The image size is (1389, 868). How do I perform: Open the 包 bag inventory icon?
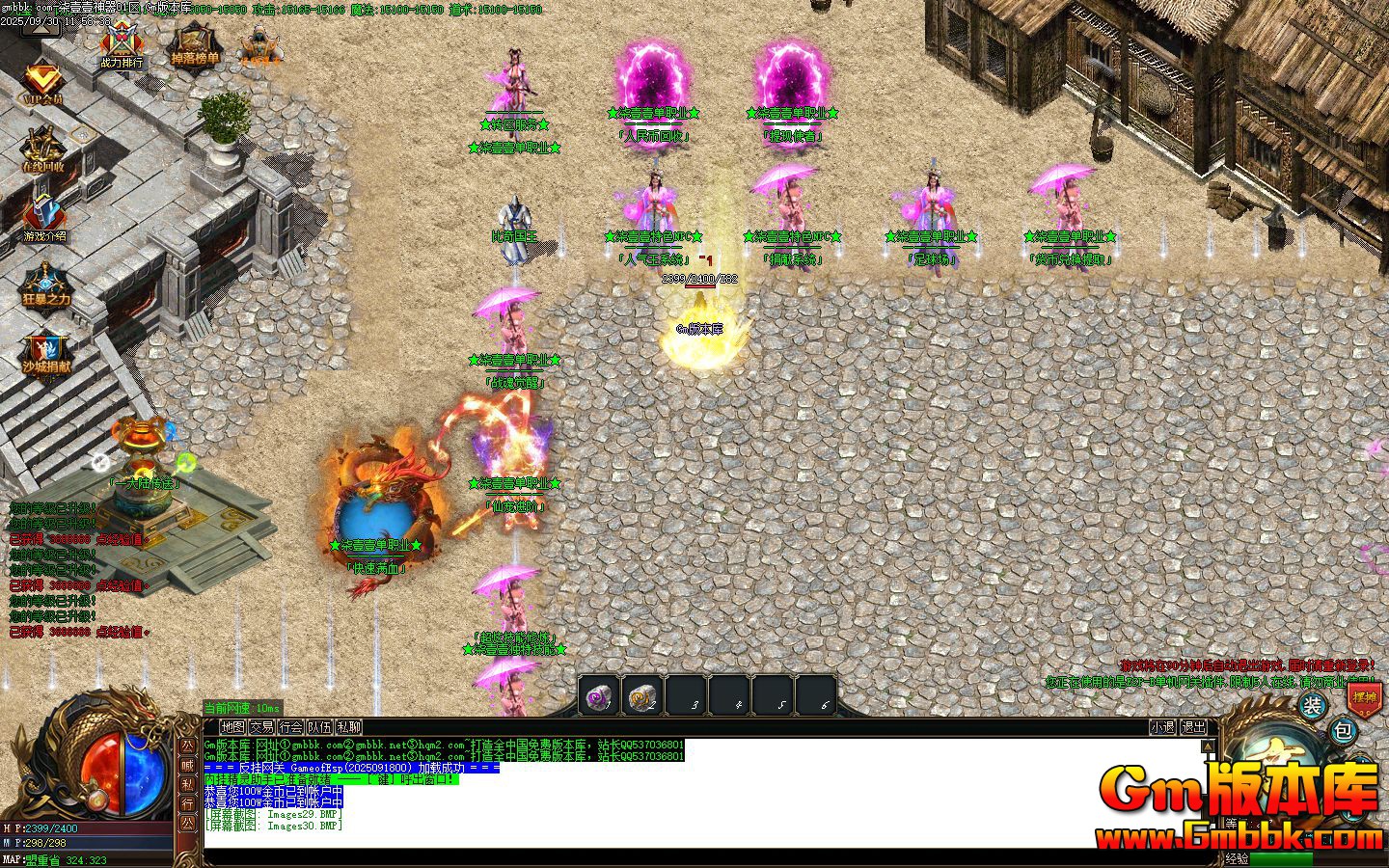click(x=1345, y=728)
